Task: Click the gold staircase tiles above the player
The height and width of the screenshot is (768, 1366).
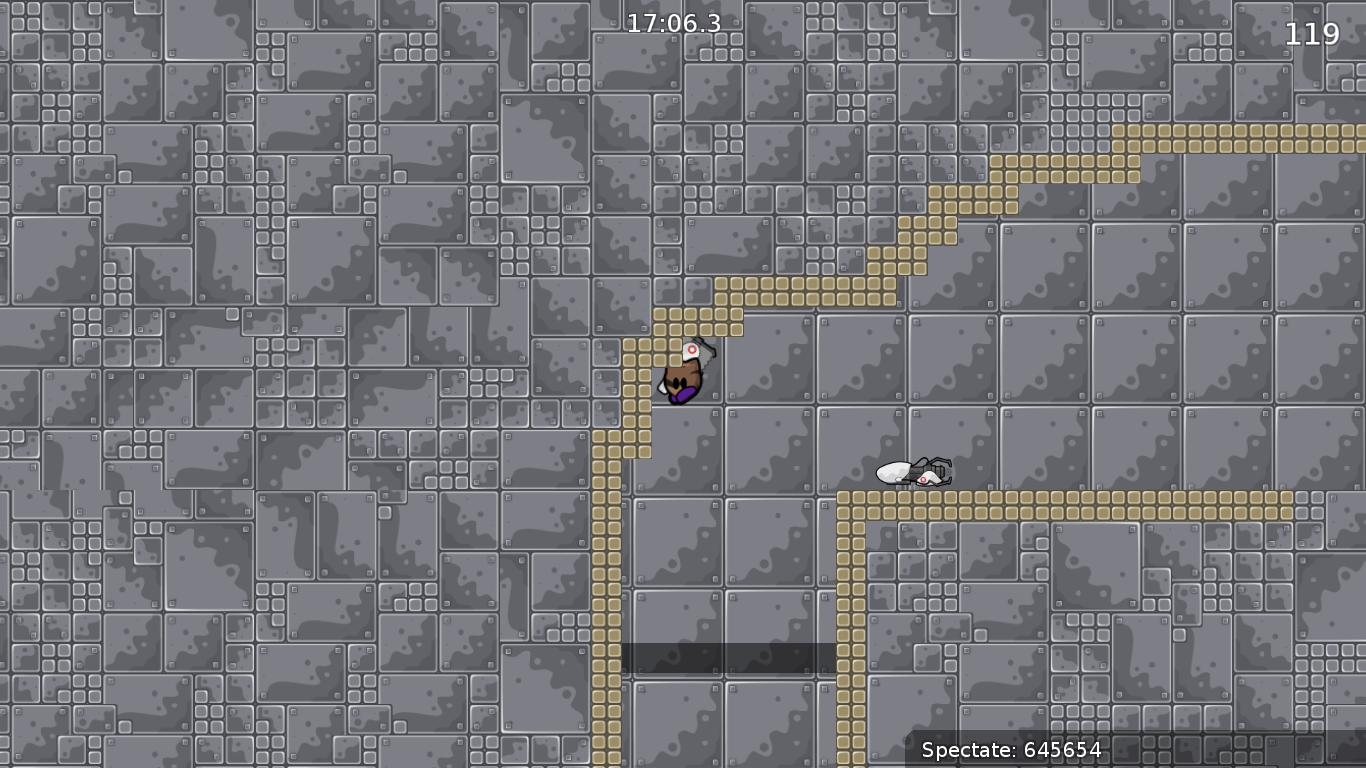Action: 800,290
